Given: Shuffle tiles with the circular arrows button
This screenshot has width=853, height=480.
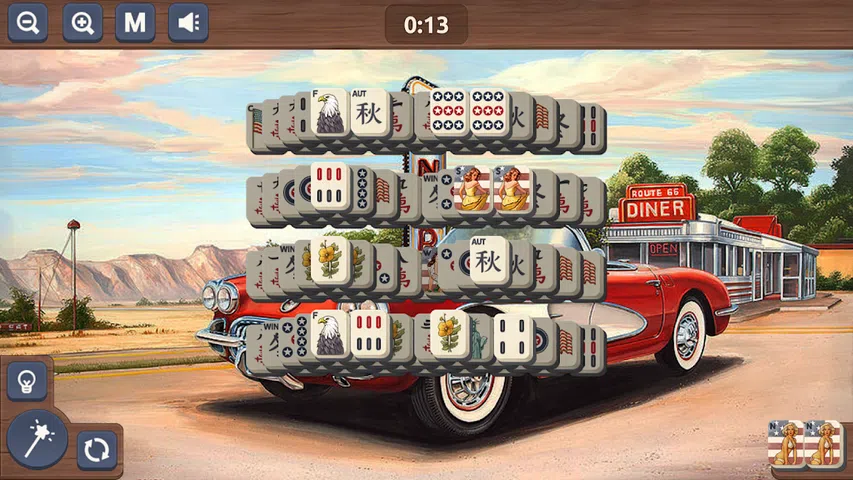Looking at the screenshot, I should pos(97,450).
